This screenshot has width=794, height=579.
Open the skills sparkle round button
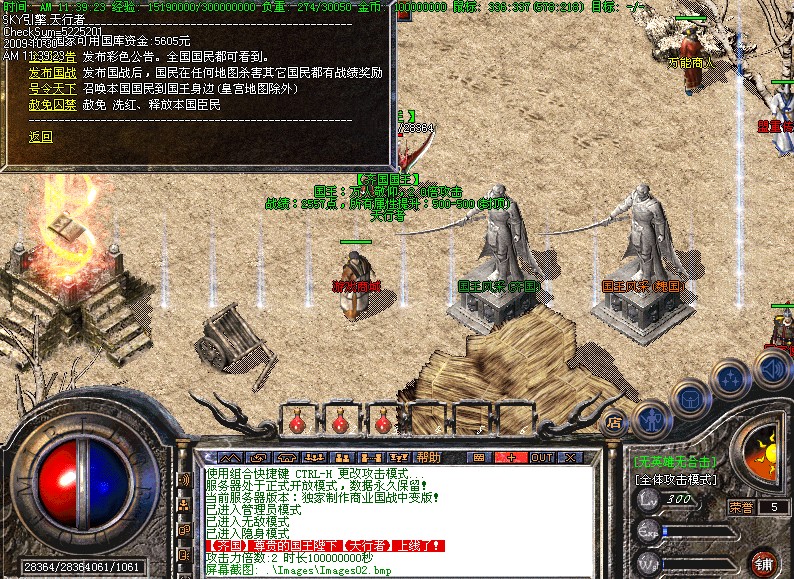pos(733,380)
